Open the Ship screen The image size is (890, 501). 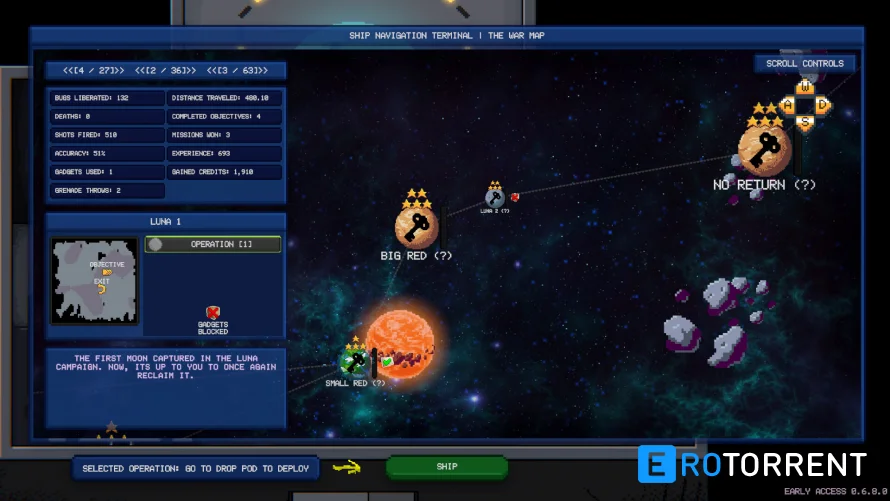(x=446, y=466)
